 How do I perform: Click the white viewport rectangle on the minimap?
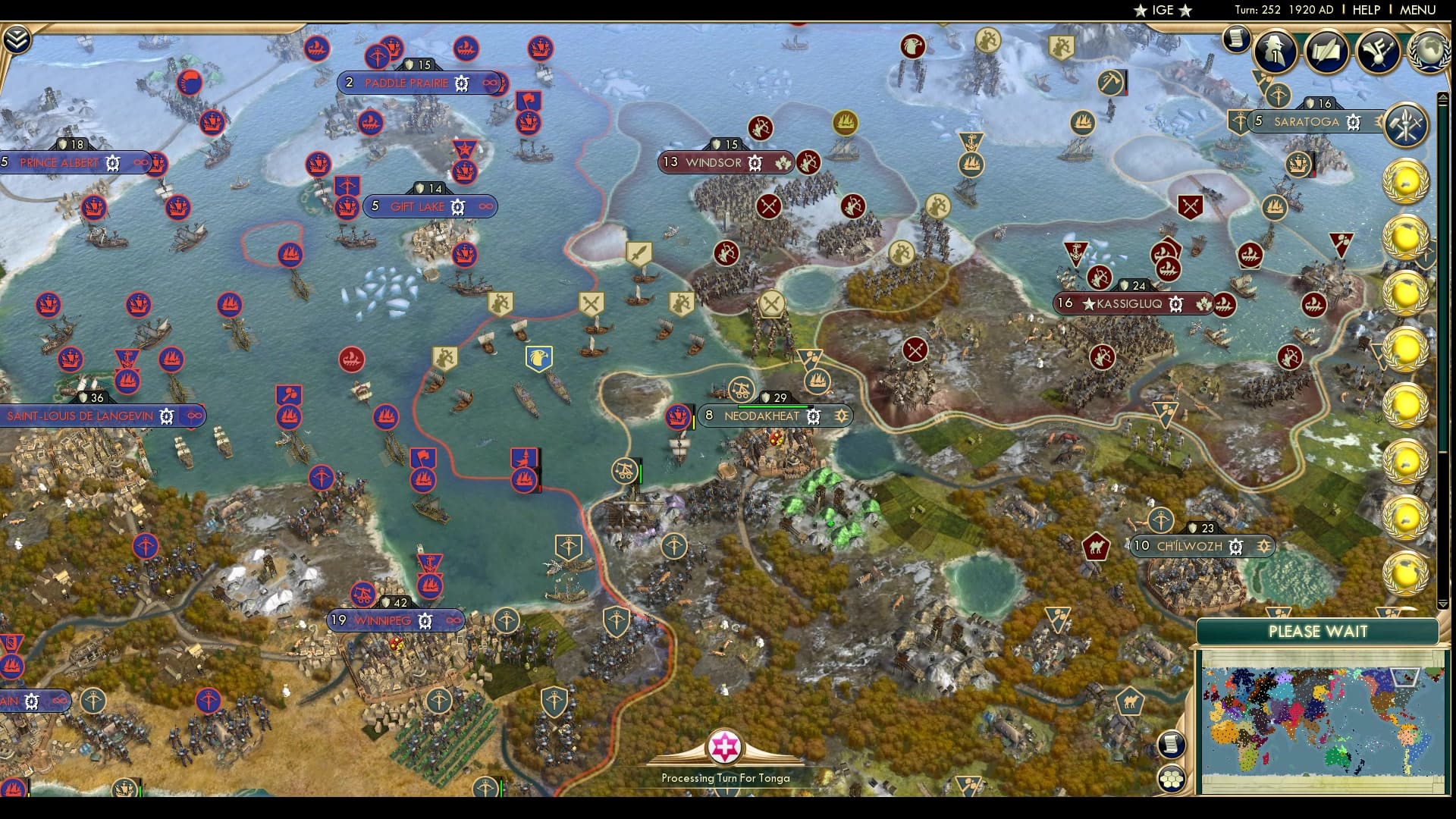click(x=1404, y=677)
